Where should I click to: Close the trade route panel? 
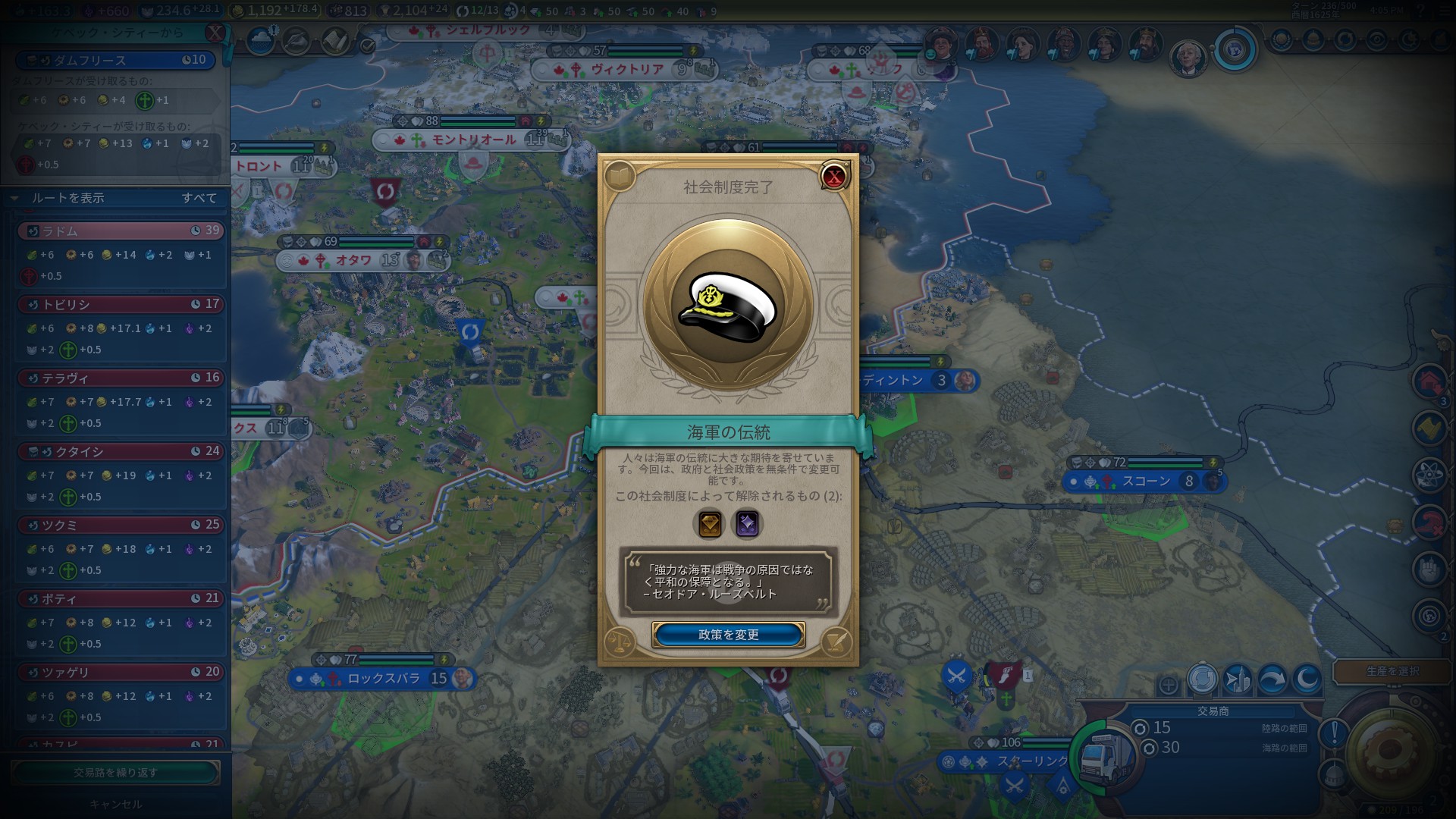point(216,33)
